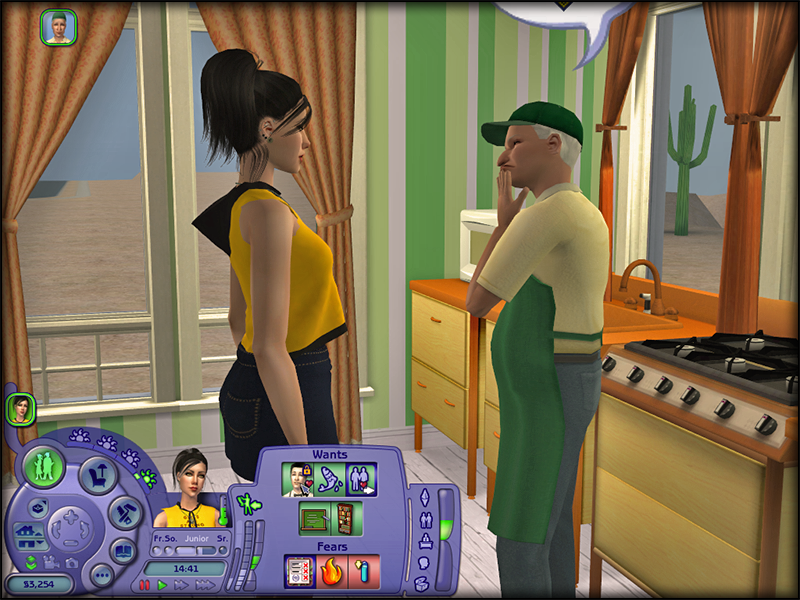The width and height of the screenshot is (800, 600).
Task: Open the options menu with three dots
Action: click(101, 575)
